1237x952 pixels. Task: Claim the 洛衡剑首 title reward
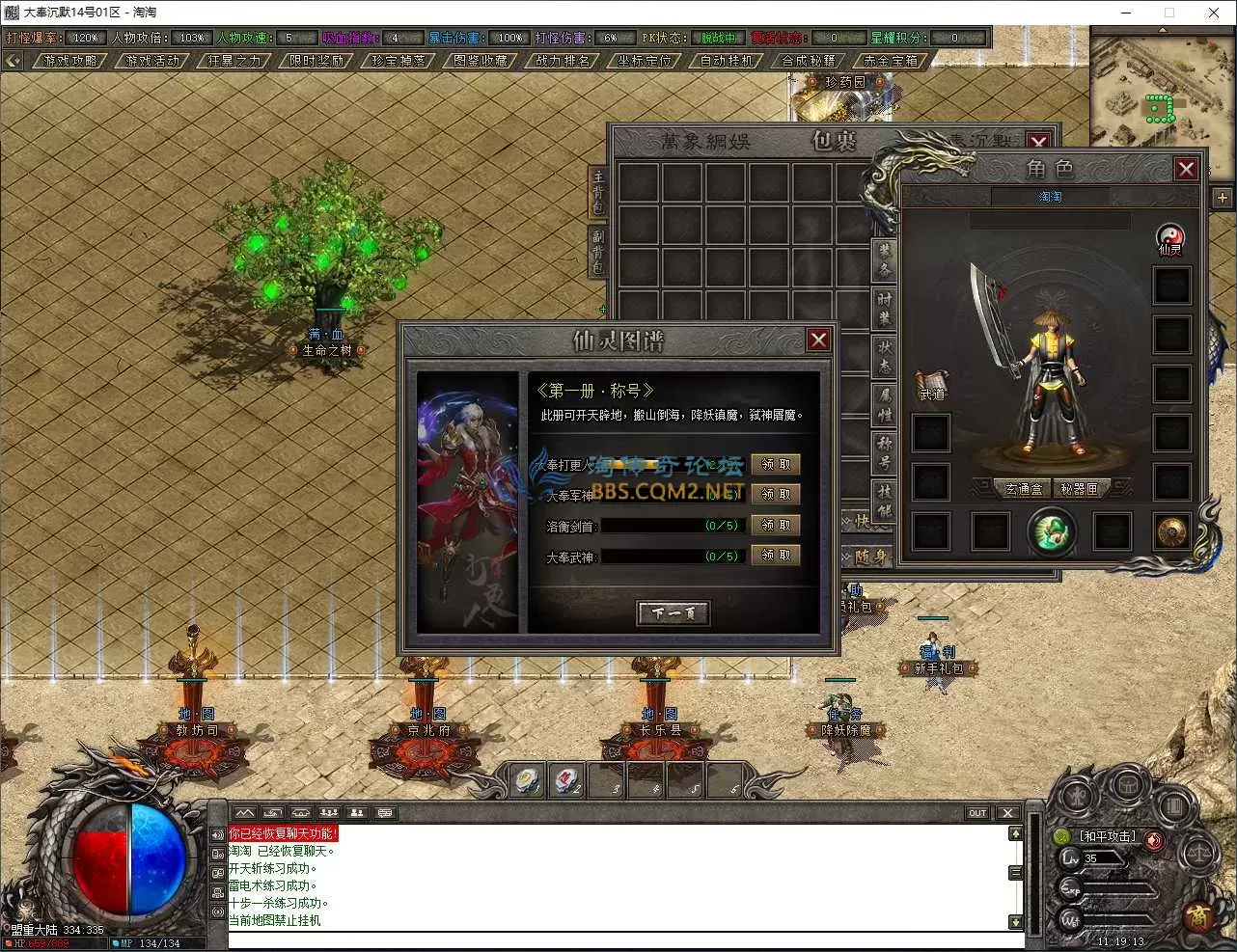[776, 525]
